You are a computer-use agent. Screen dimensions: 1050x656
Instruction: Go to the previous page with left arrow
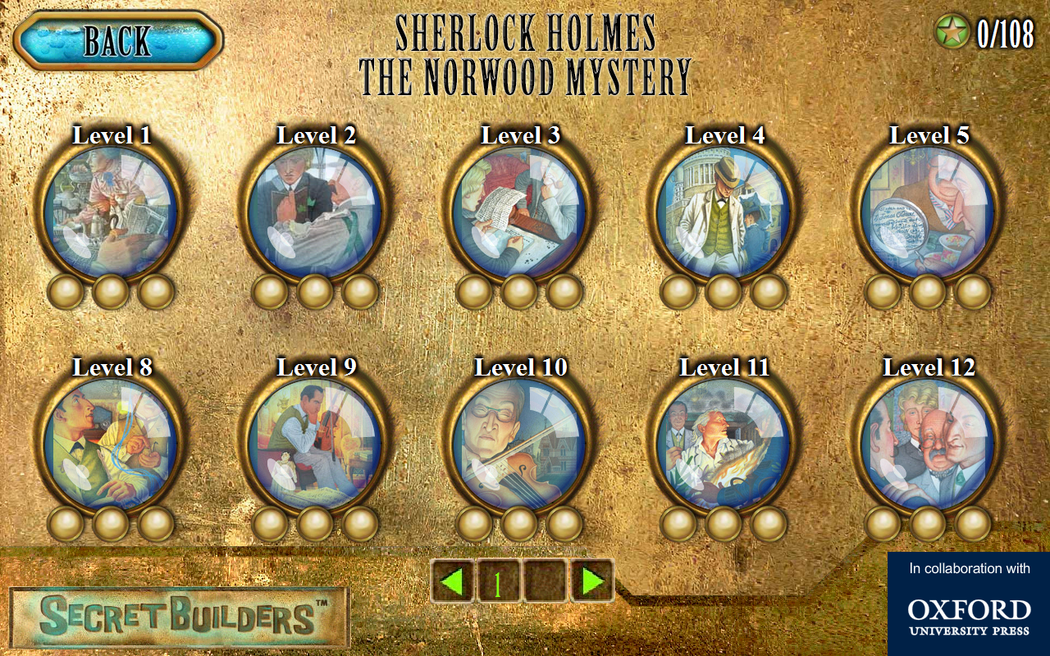pos(454,581)
